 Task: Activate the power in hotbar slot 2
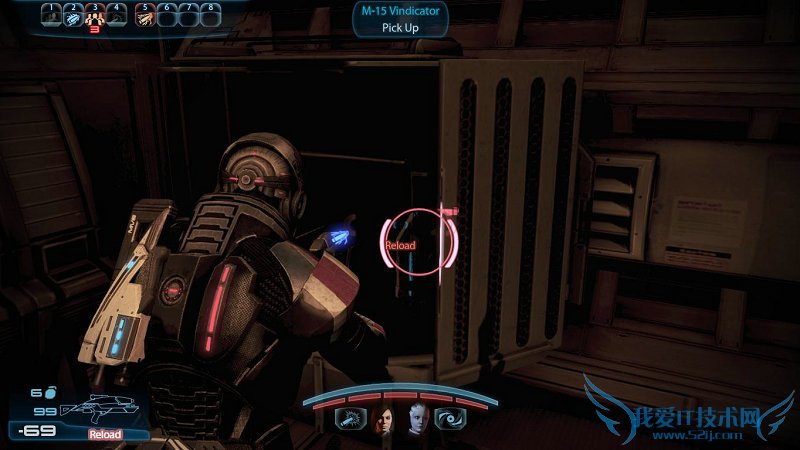tap(73, 17)
